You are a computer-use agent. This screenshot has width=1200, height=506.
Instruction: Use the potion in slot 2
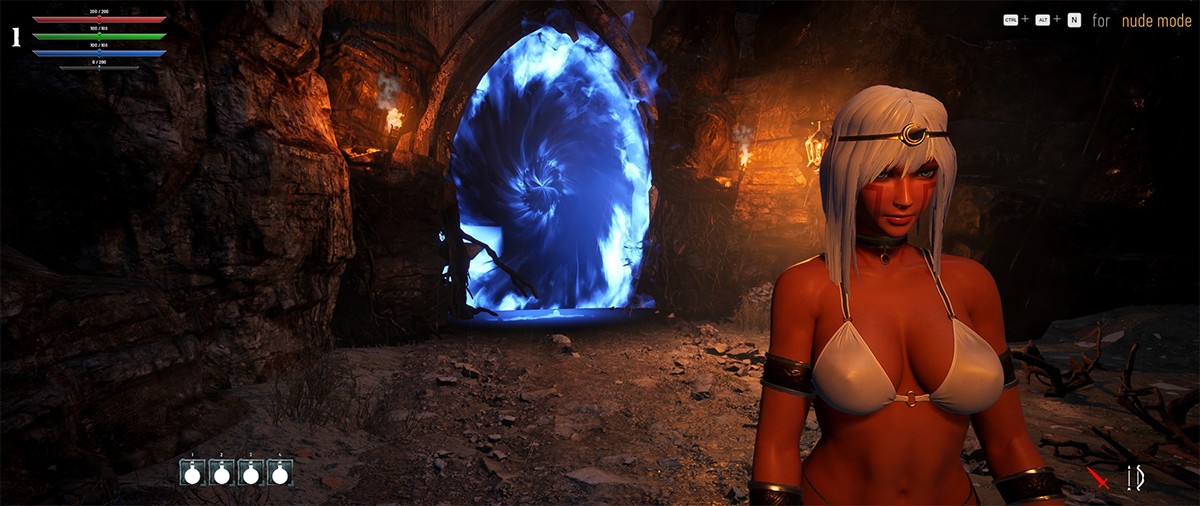point(221,473)
